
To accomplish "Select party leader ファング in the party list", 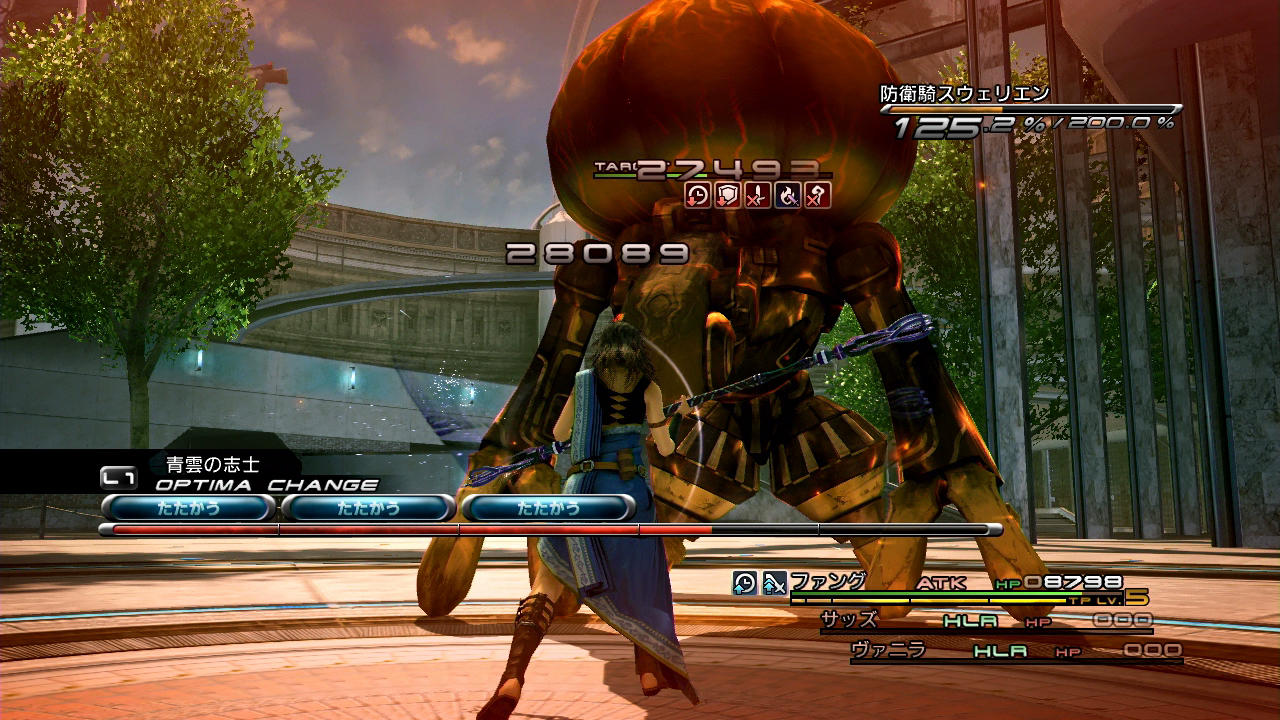I will [x=826, y=581].
